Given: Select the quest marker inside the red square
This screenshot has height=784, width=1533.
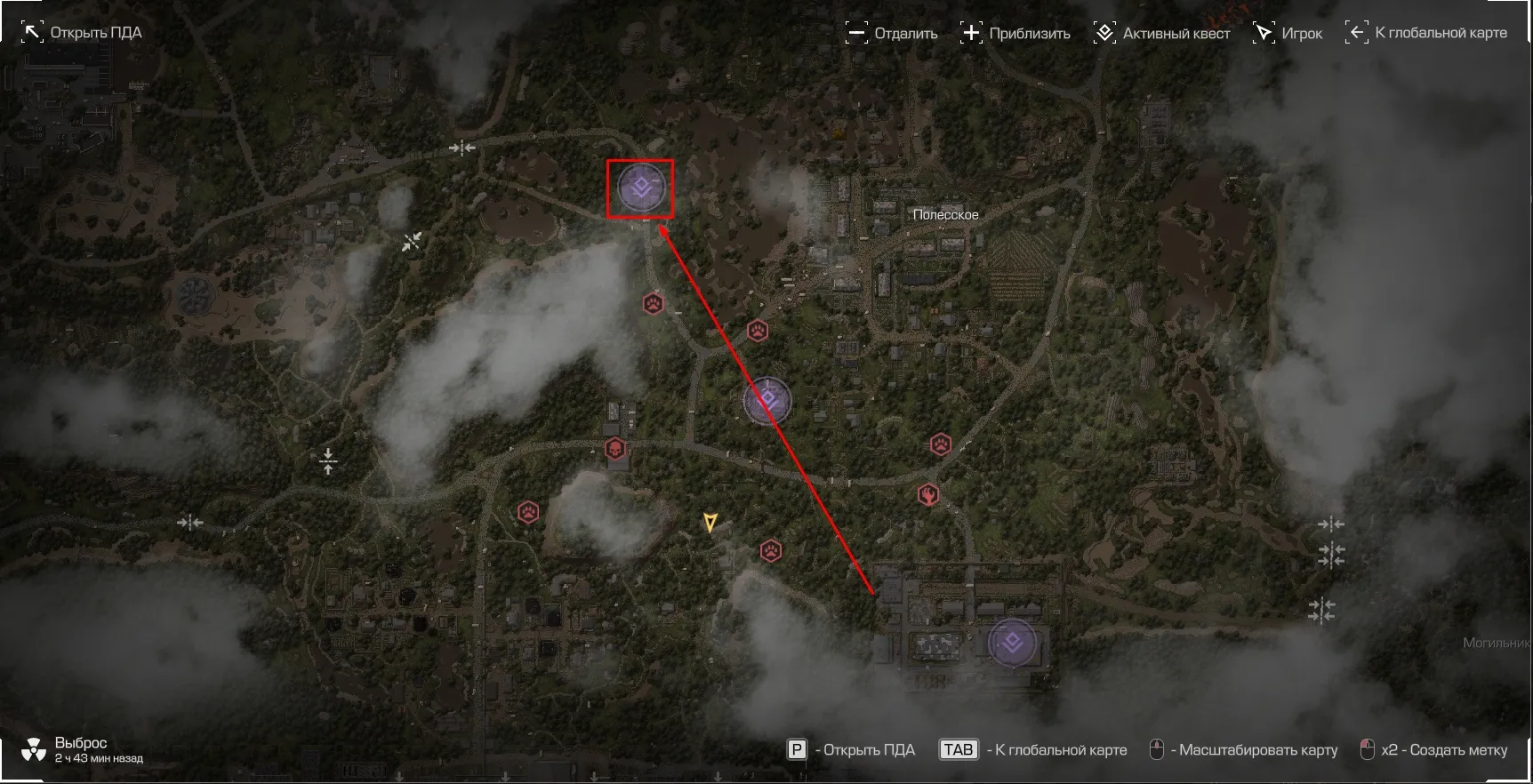Looking at the screenshot, I should [x=640, y=188].
